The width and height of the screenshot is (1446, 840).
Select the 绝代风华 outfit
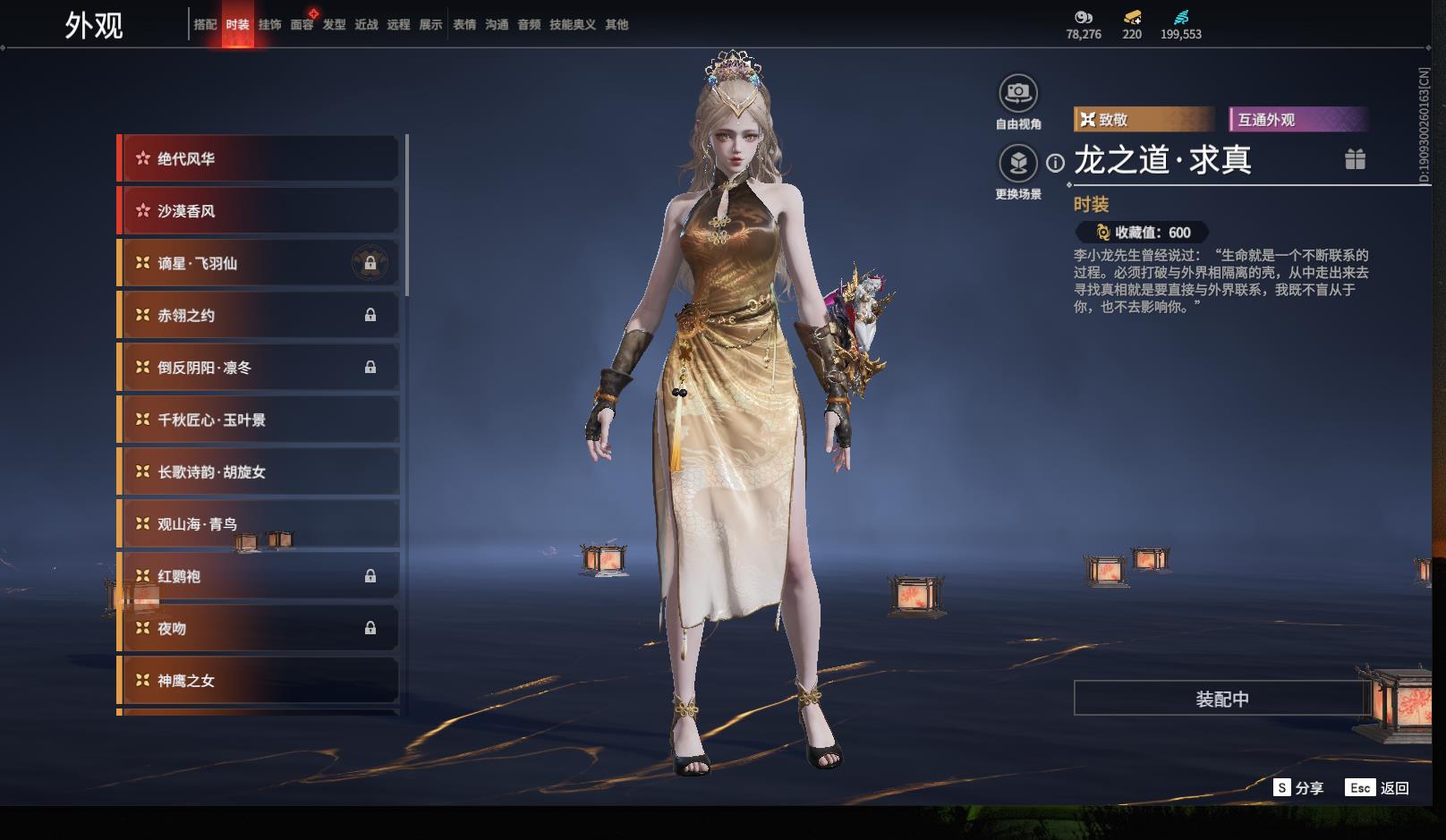coord(259,159)
